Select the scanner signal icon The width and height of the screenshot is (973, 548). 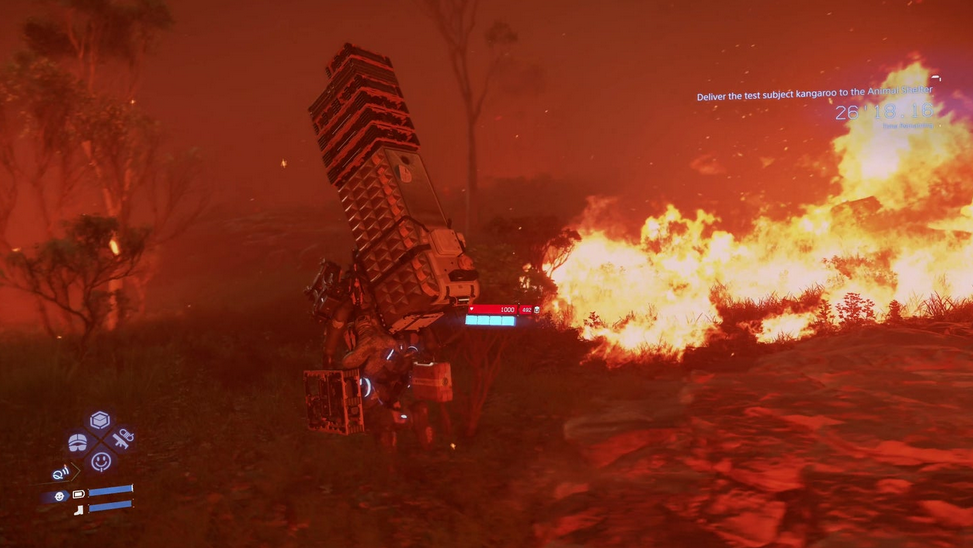pos(61,472)
